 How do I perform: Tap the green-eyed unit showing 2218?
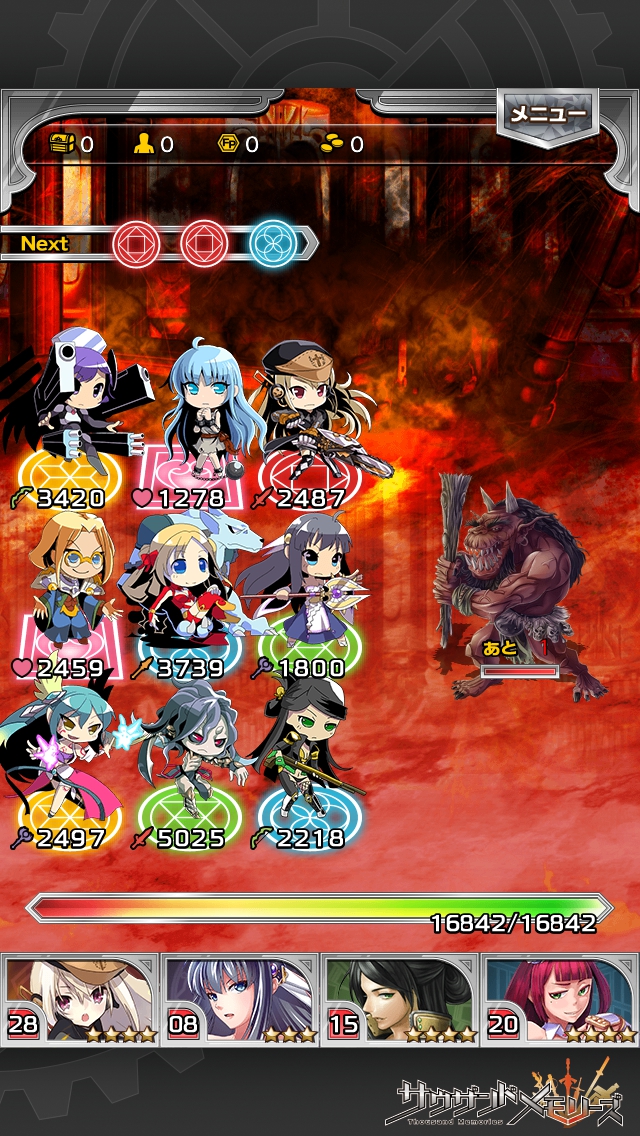click(305, 762)
